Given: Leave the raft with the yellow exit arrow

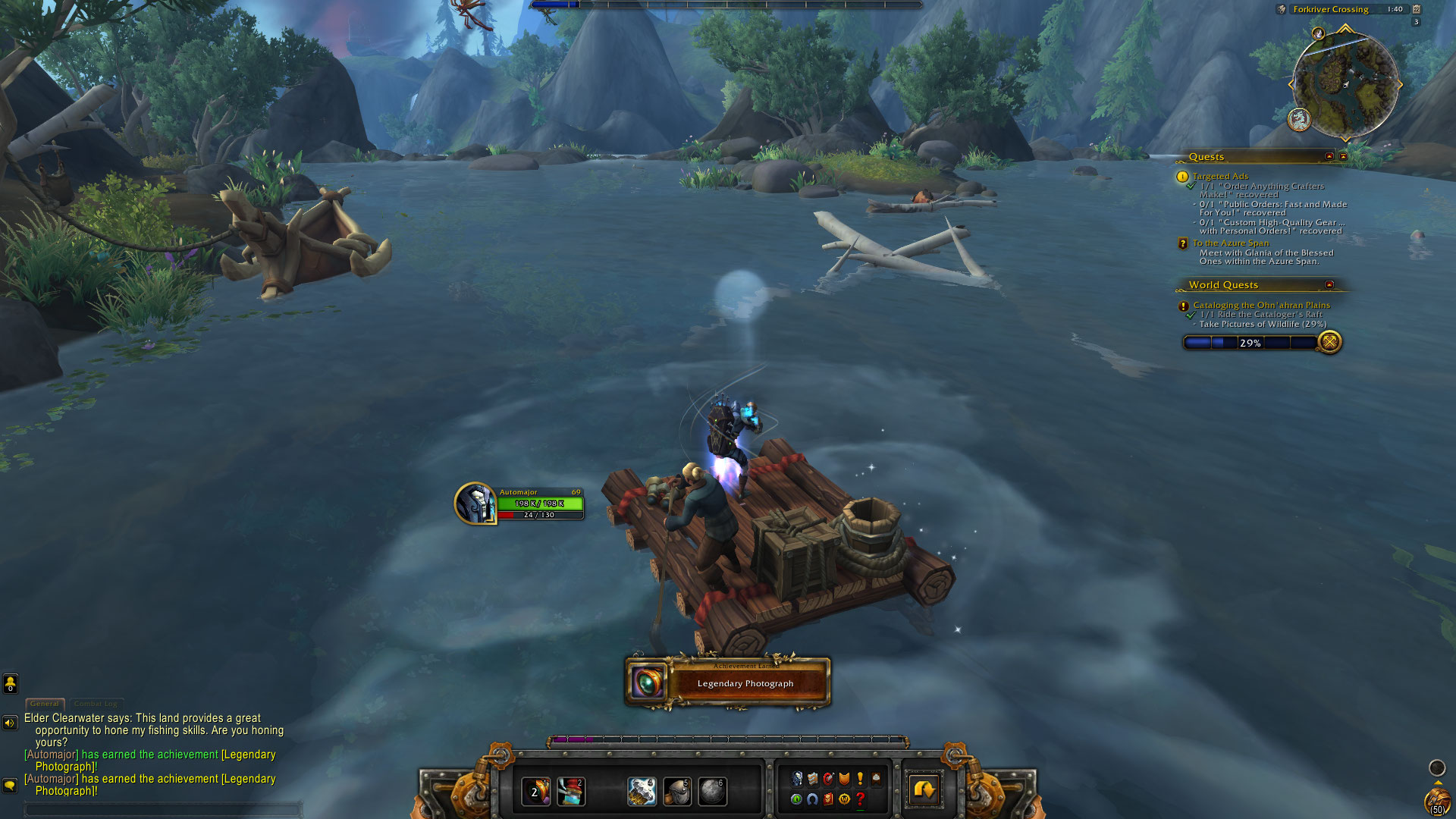Looking at the screenshot, I should point(924,790).
